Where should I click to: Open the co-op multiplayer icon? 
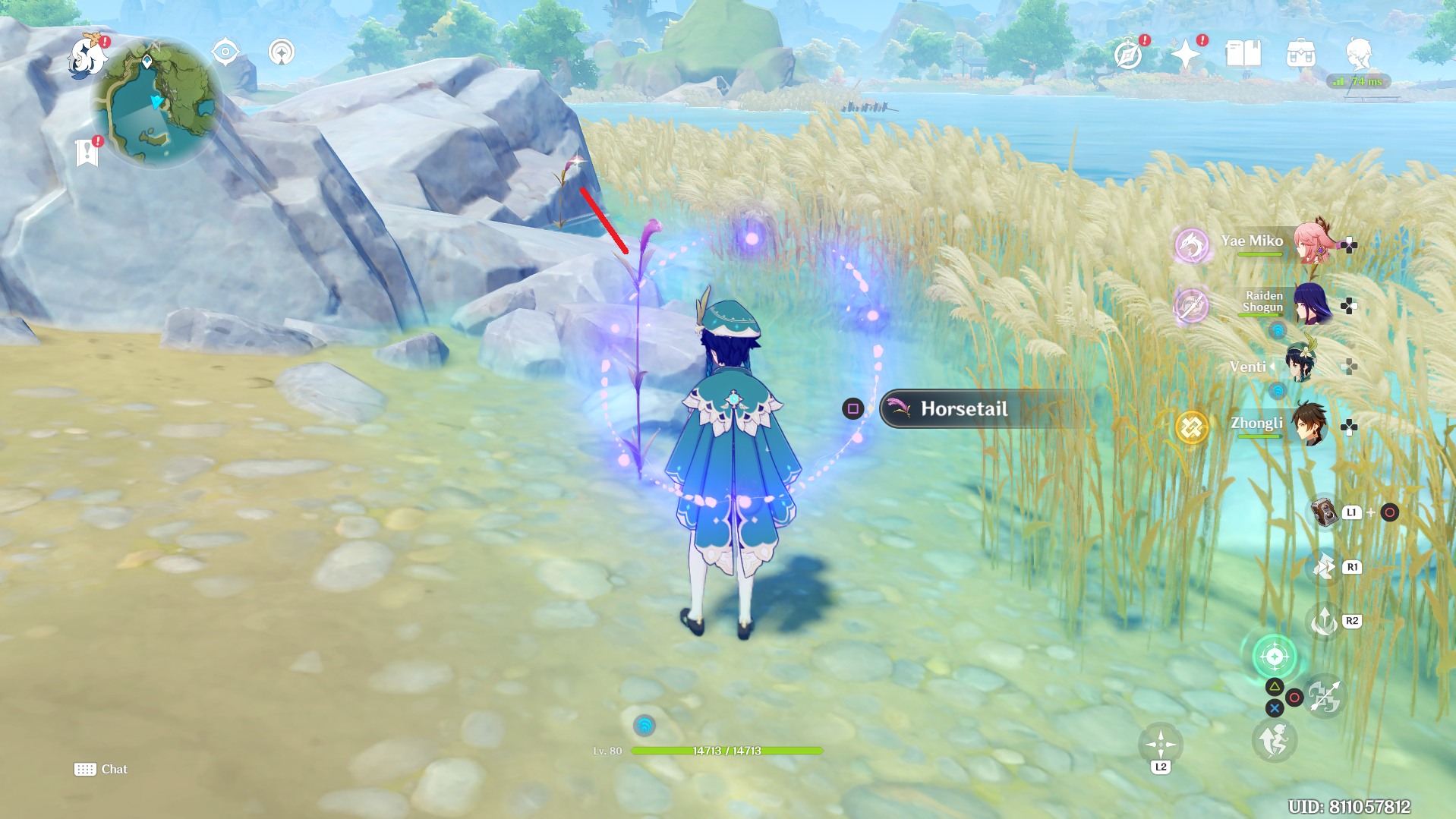click(x=282, y=52)
